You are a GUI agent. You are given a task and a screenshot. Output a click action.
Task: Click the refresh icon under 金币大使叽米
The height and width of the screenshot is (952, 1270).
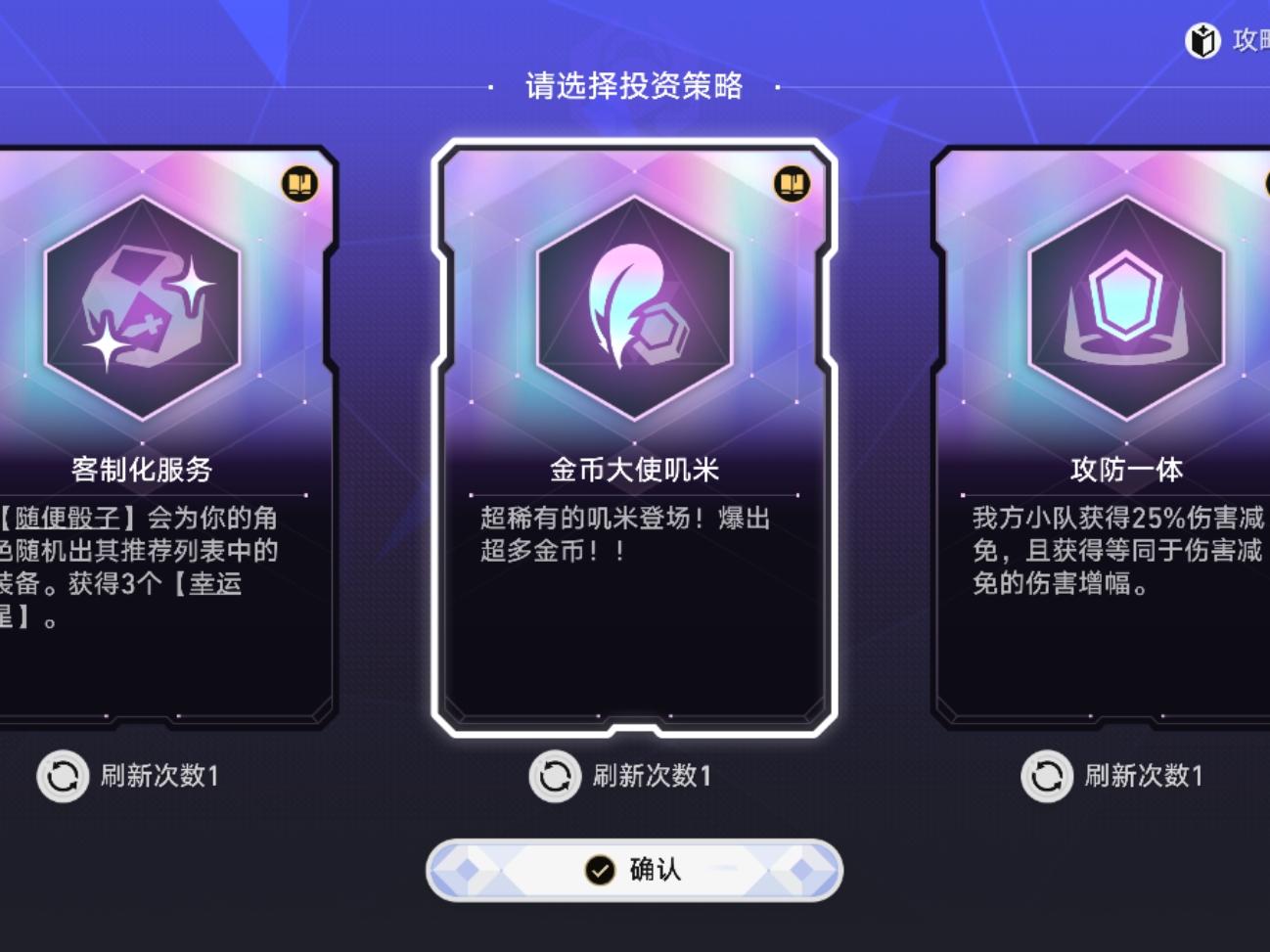click(x=555, y=777)
